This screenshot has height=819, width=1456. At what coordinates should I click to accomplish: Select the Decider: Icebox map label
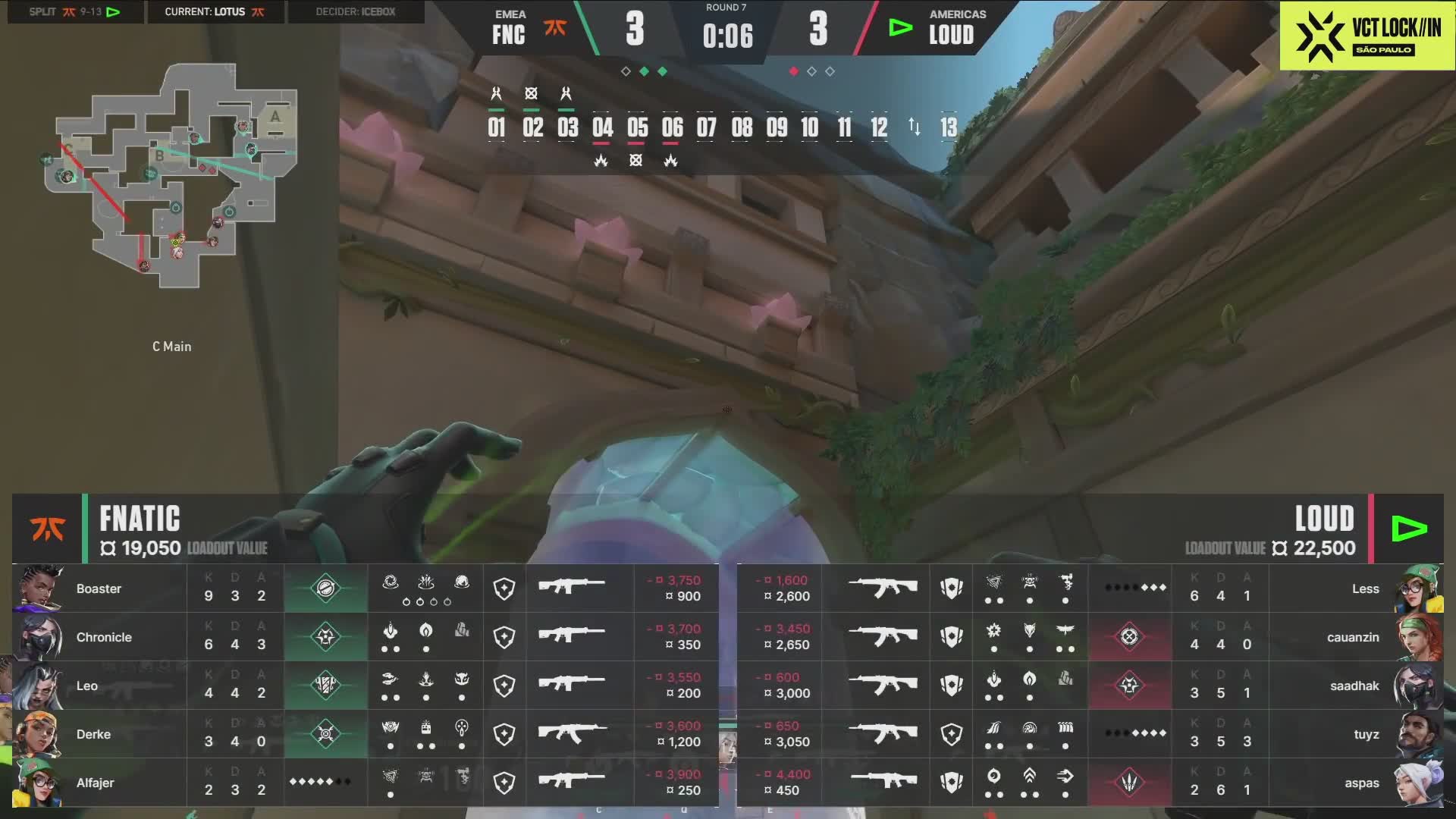(x=356, y=12)
